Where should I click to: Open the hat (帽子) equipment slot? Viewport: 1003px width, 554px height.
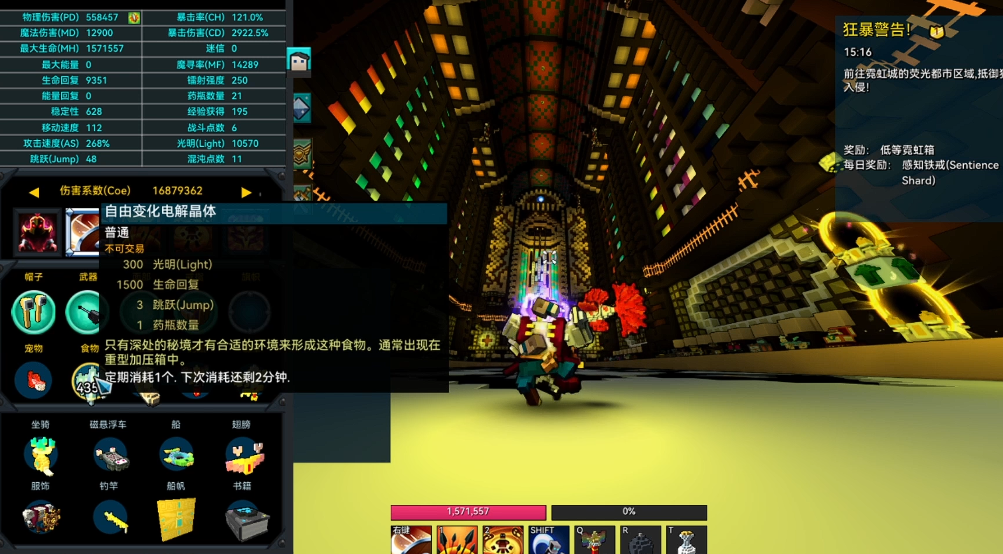33,312
